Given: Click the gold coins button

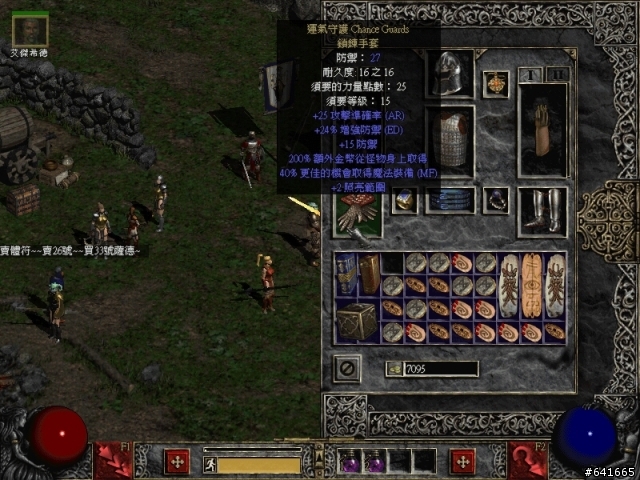Looking at the screenshot, I should click(394, 369).
